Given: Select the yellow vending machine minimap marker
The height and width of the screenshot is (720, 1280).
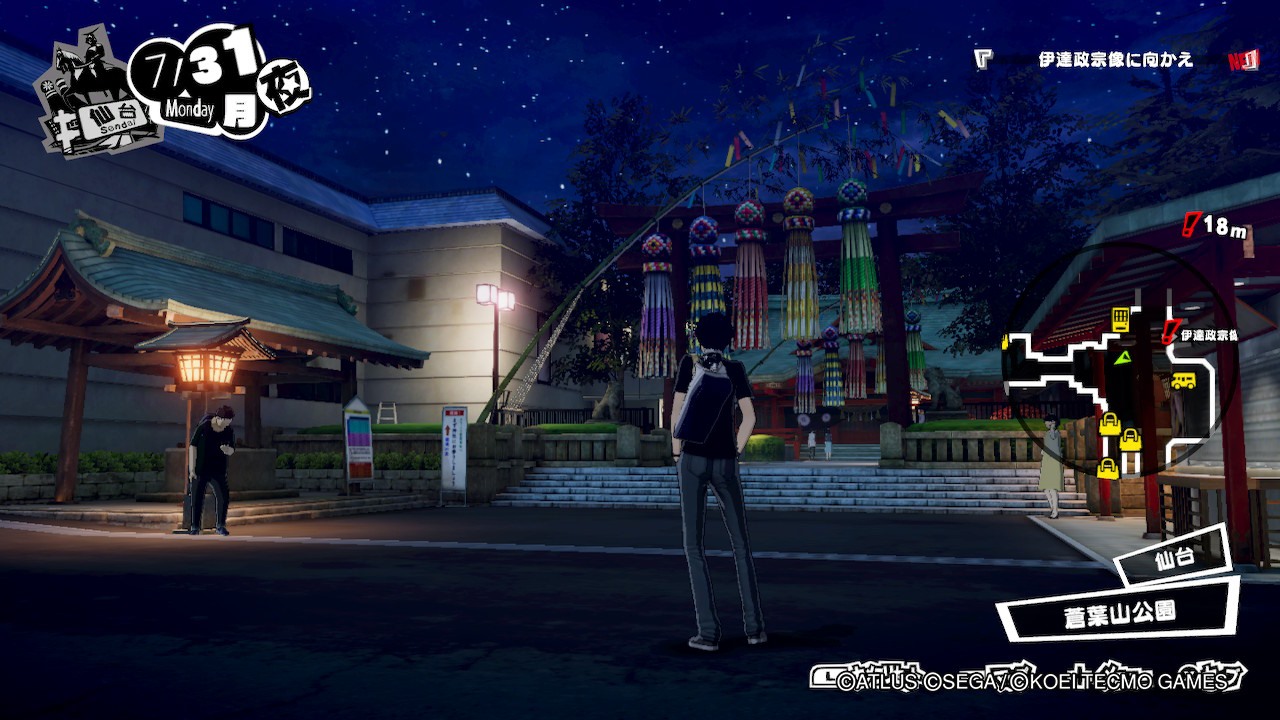Looking at the screenshot, I should [x=1121, y=320].
